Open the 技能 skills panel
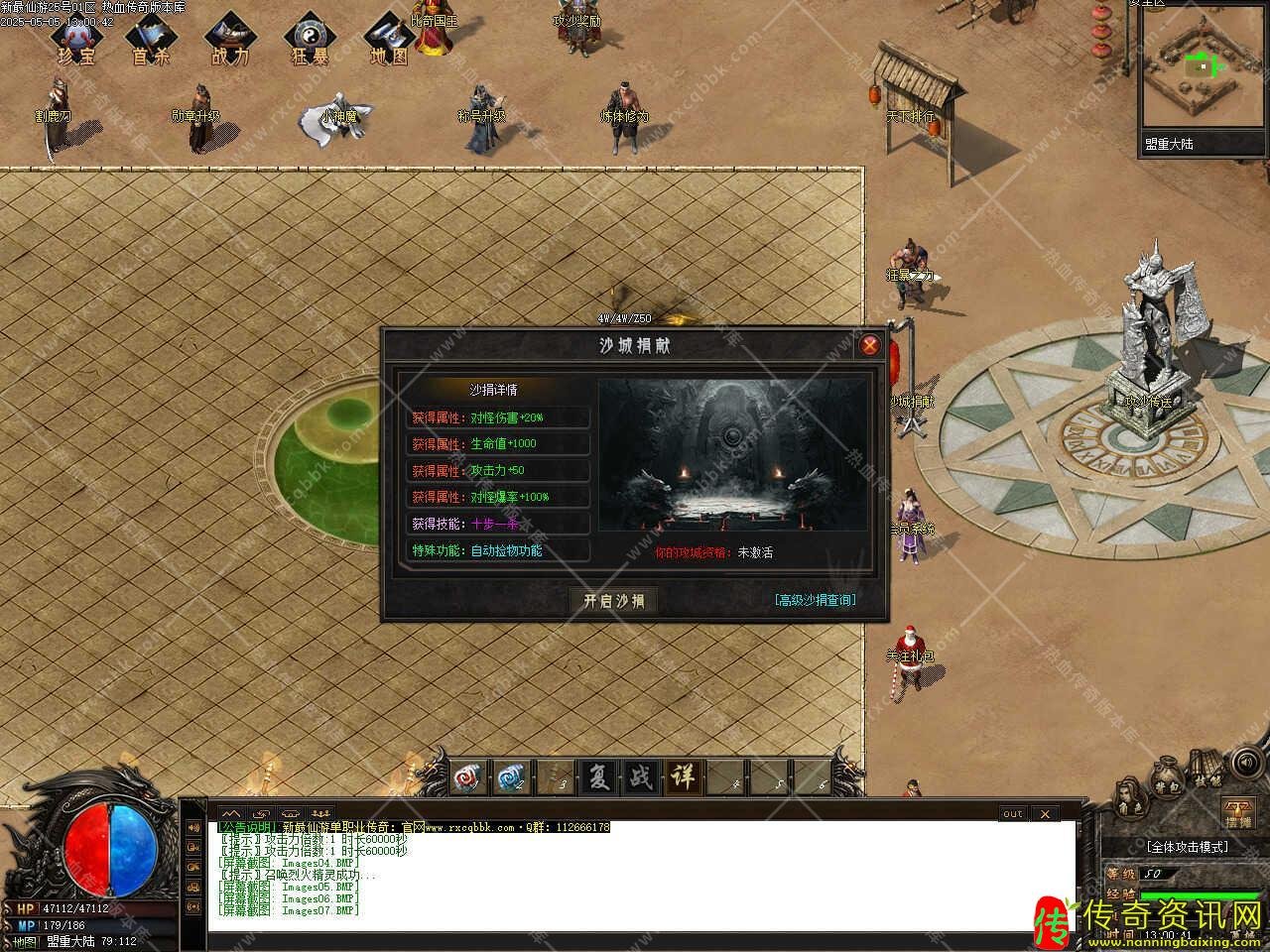This screenshot has height=952, width=1270. (1206, 773)
